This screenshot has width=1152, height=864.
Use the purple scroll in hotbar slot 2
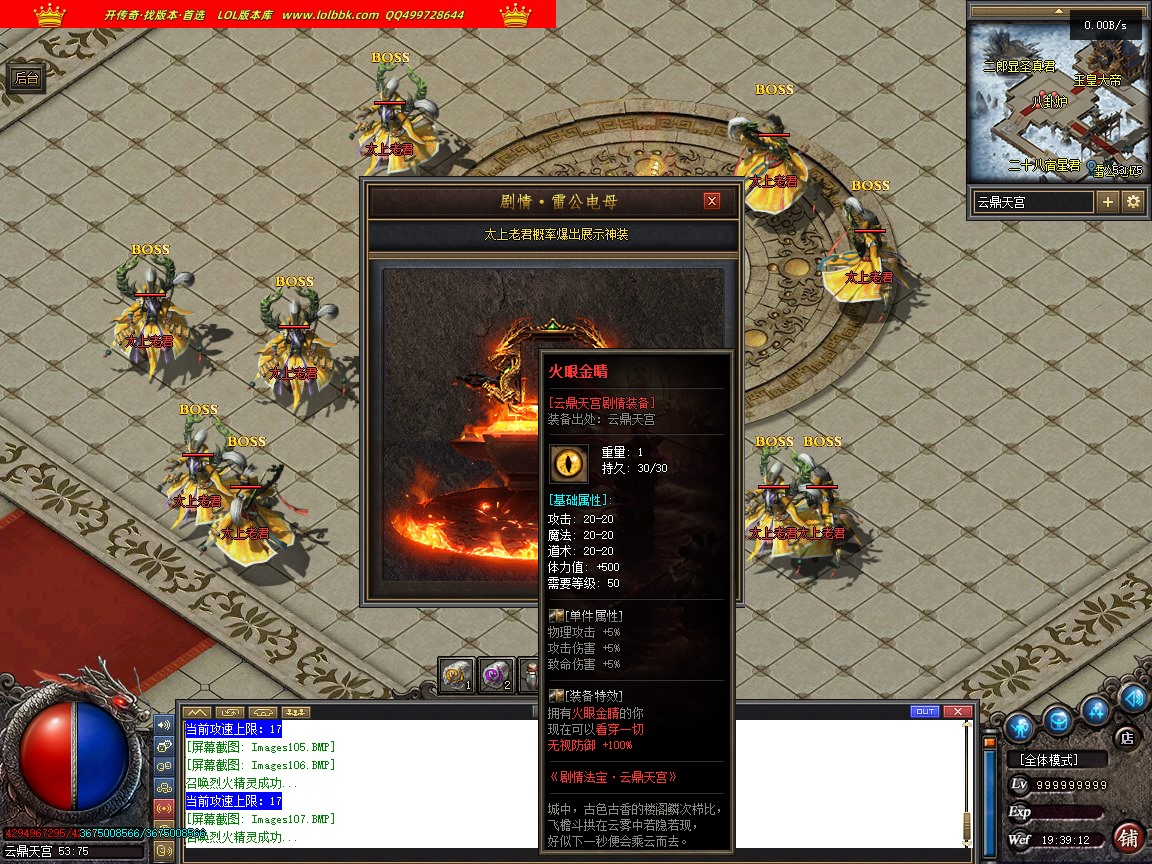pyautogui.click(x=496, y=675)
